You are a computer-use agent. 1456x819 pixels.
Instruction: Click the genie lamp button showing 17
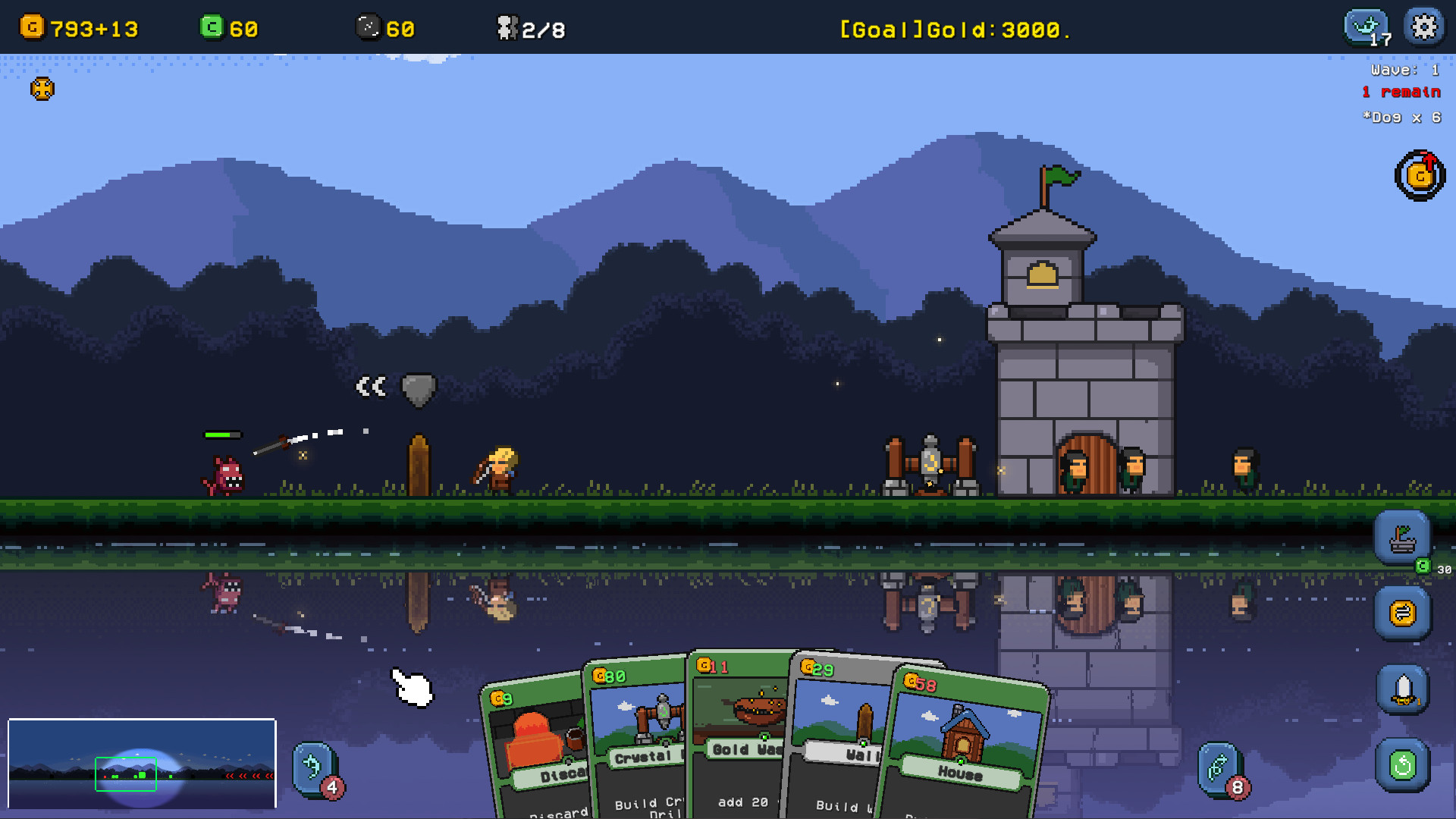pyautogui.click(x=1367, y=28)
